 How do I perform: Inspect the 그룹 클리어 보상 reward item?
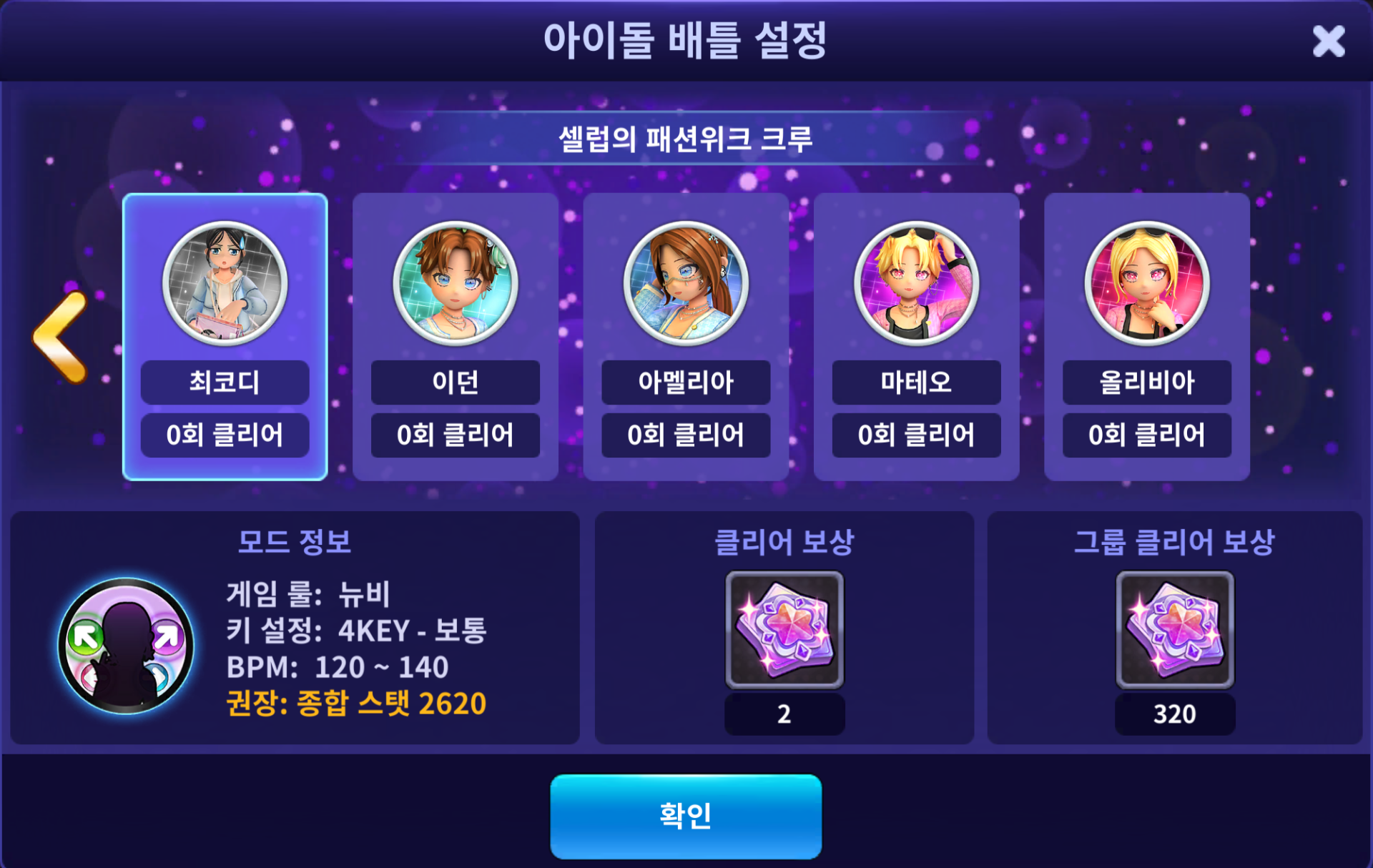[1174, 629]
